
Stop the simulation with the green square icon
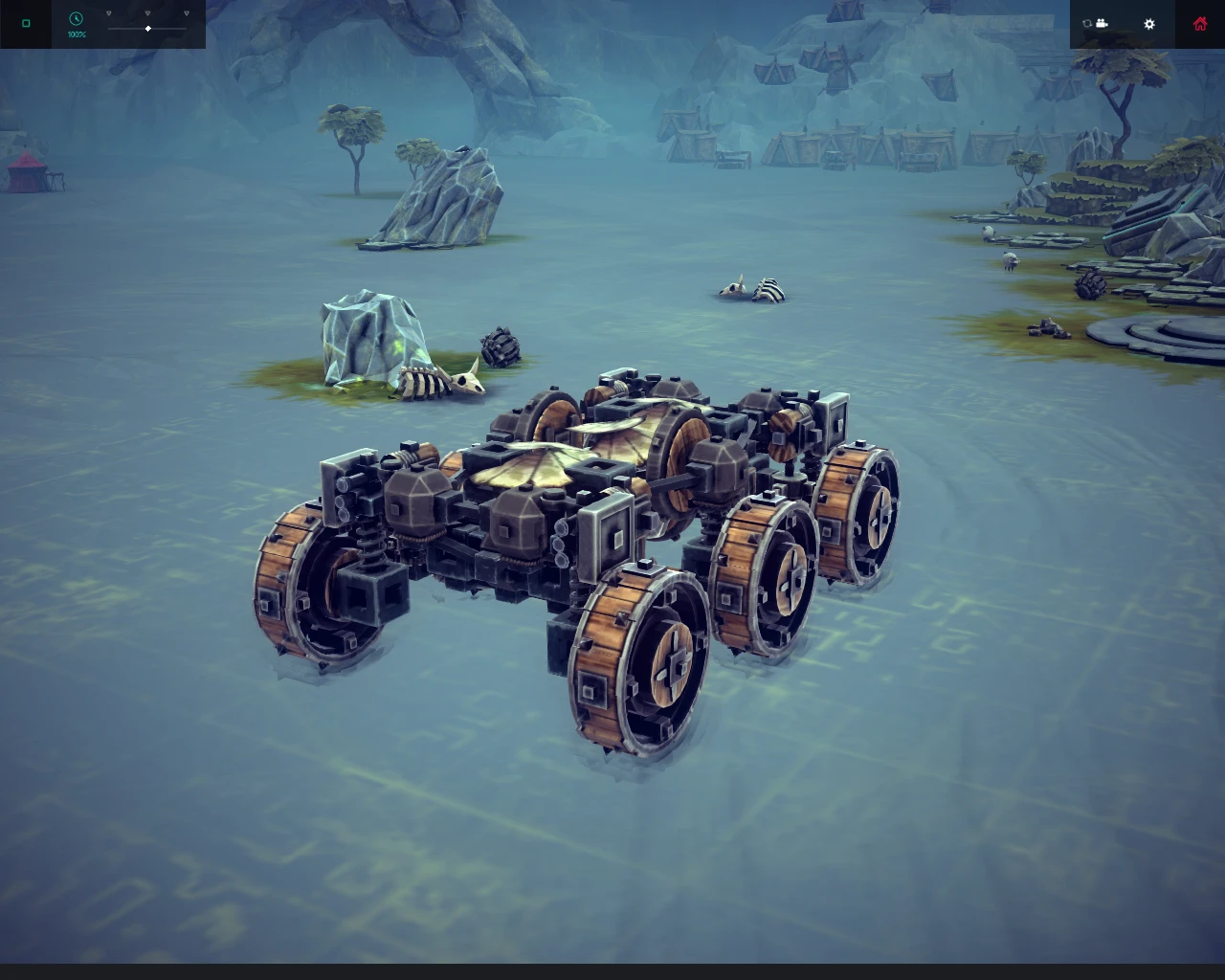(26, 24)
